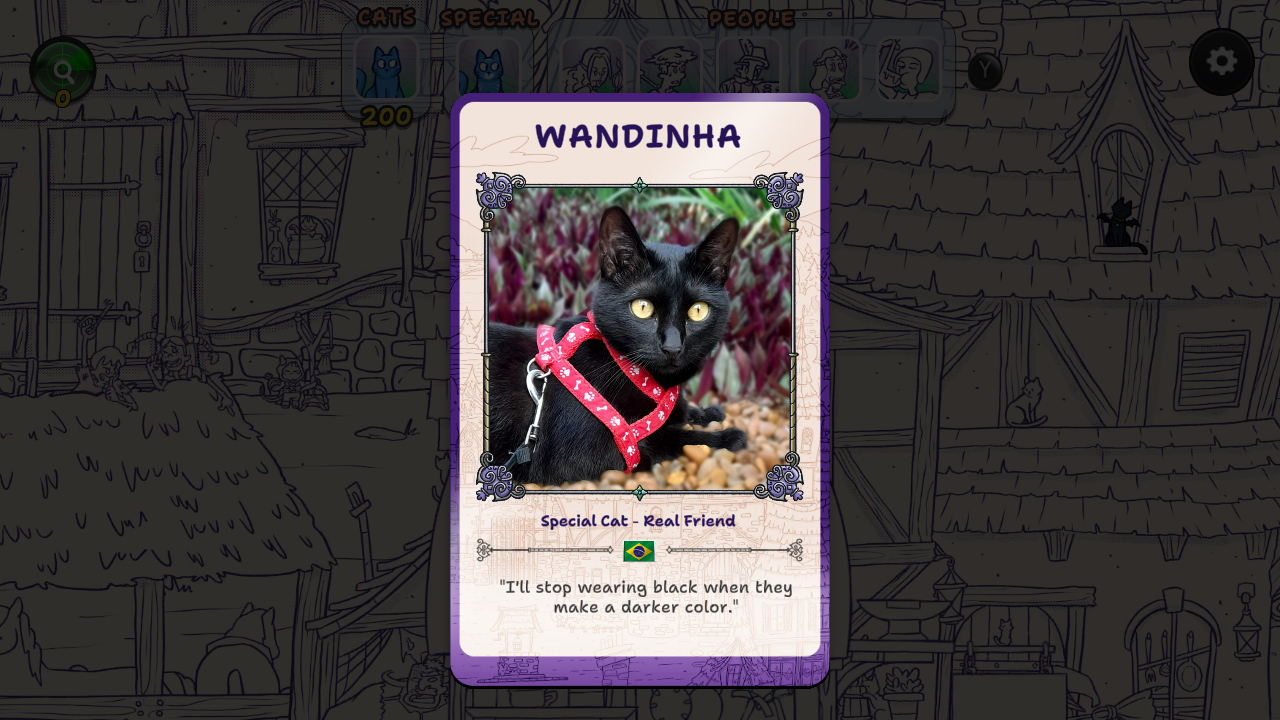Image resolution: width=1280 pixels, height=720 pixels.
Task: Select the blue cat icon under CATS
Action: (387, 68)
